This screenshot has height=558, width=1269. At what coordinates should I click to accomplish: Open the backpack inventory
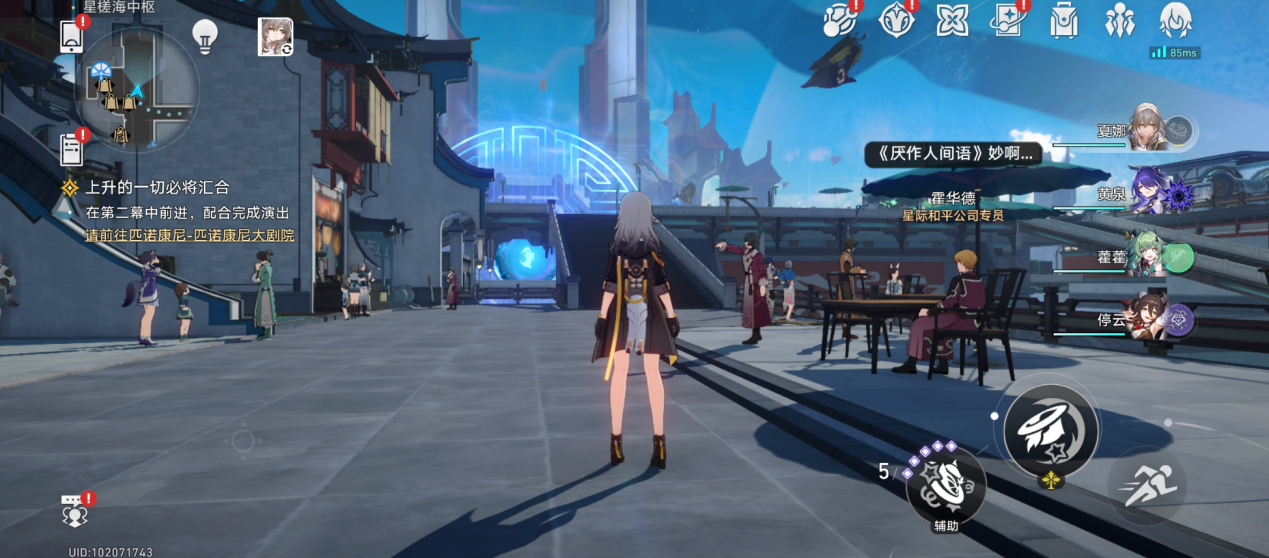tap(1064, 20)
